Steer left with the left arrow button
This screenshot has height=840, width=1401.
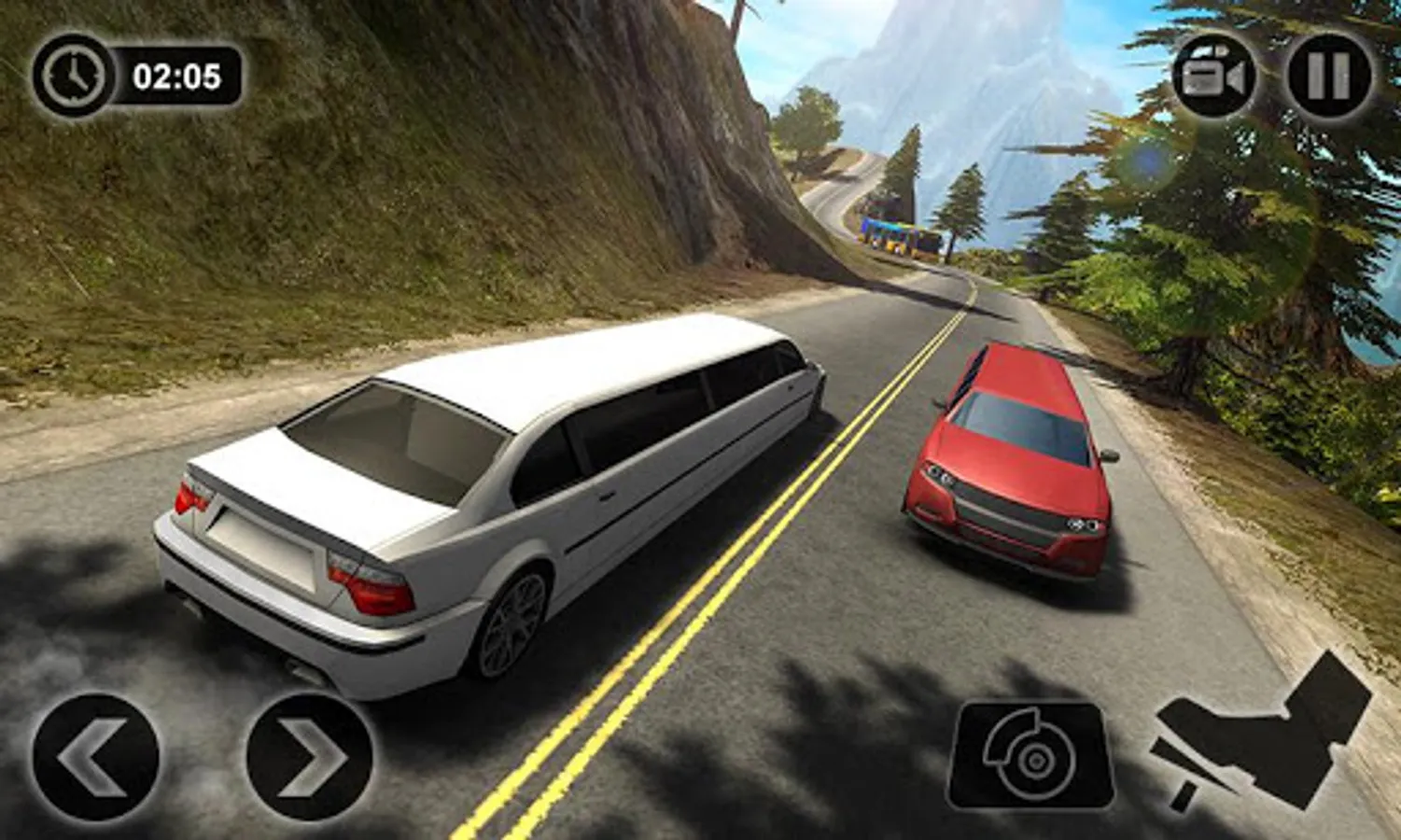[x=95, y=757]
